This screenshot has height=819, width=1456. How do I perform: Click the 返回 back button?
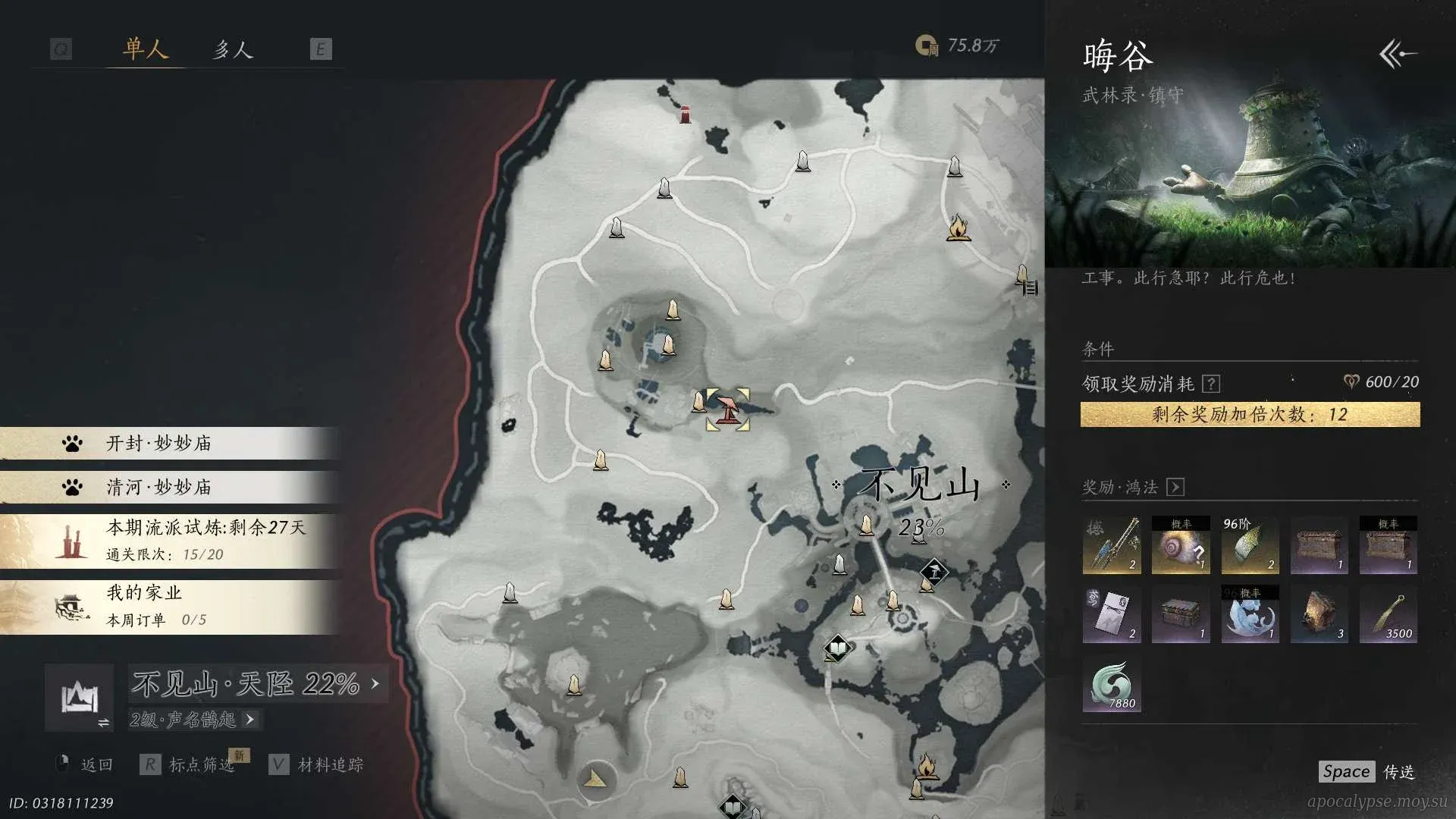point(86,764)
